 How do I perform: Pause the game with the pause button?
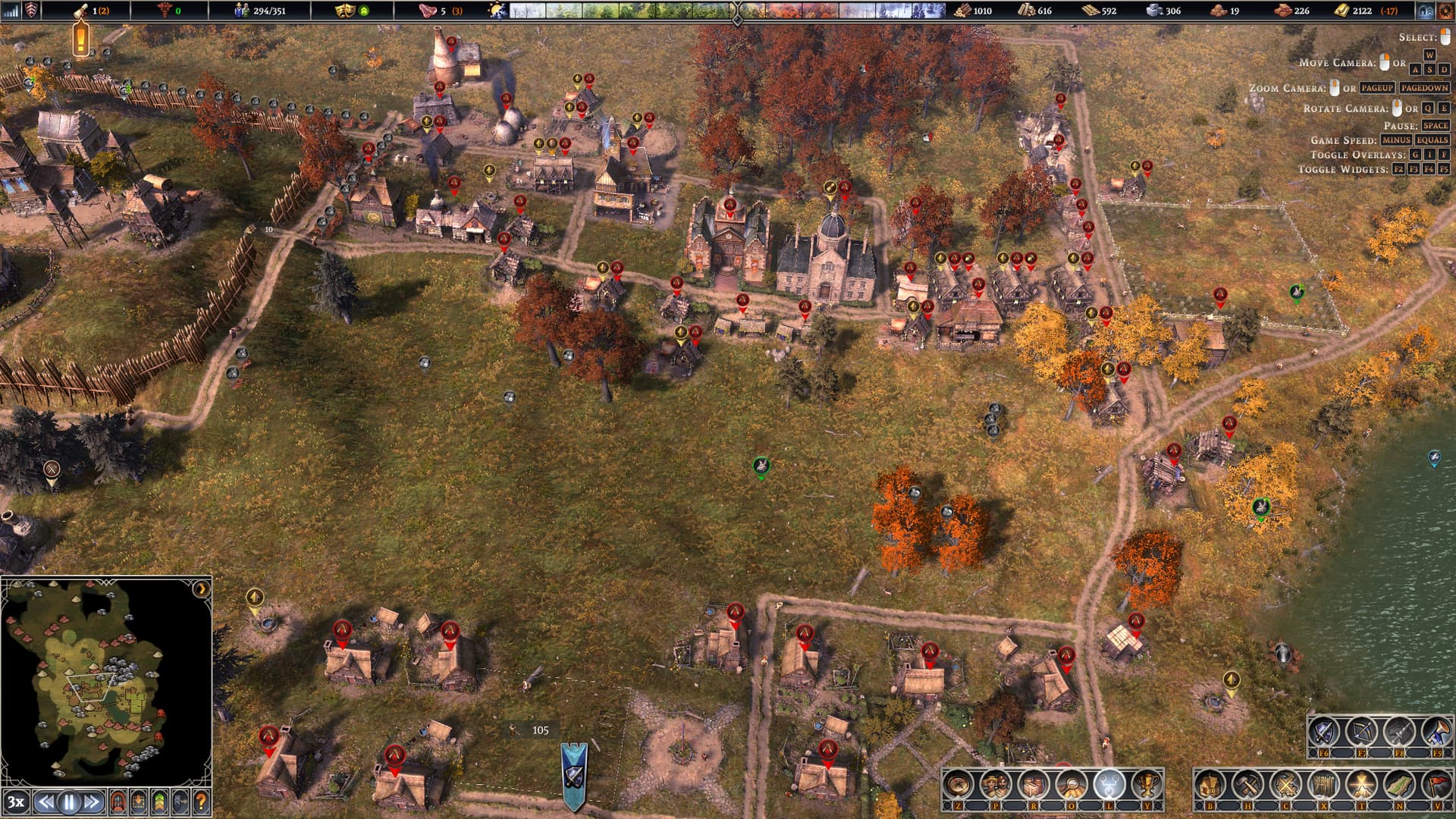pos(69,802)
